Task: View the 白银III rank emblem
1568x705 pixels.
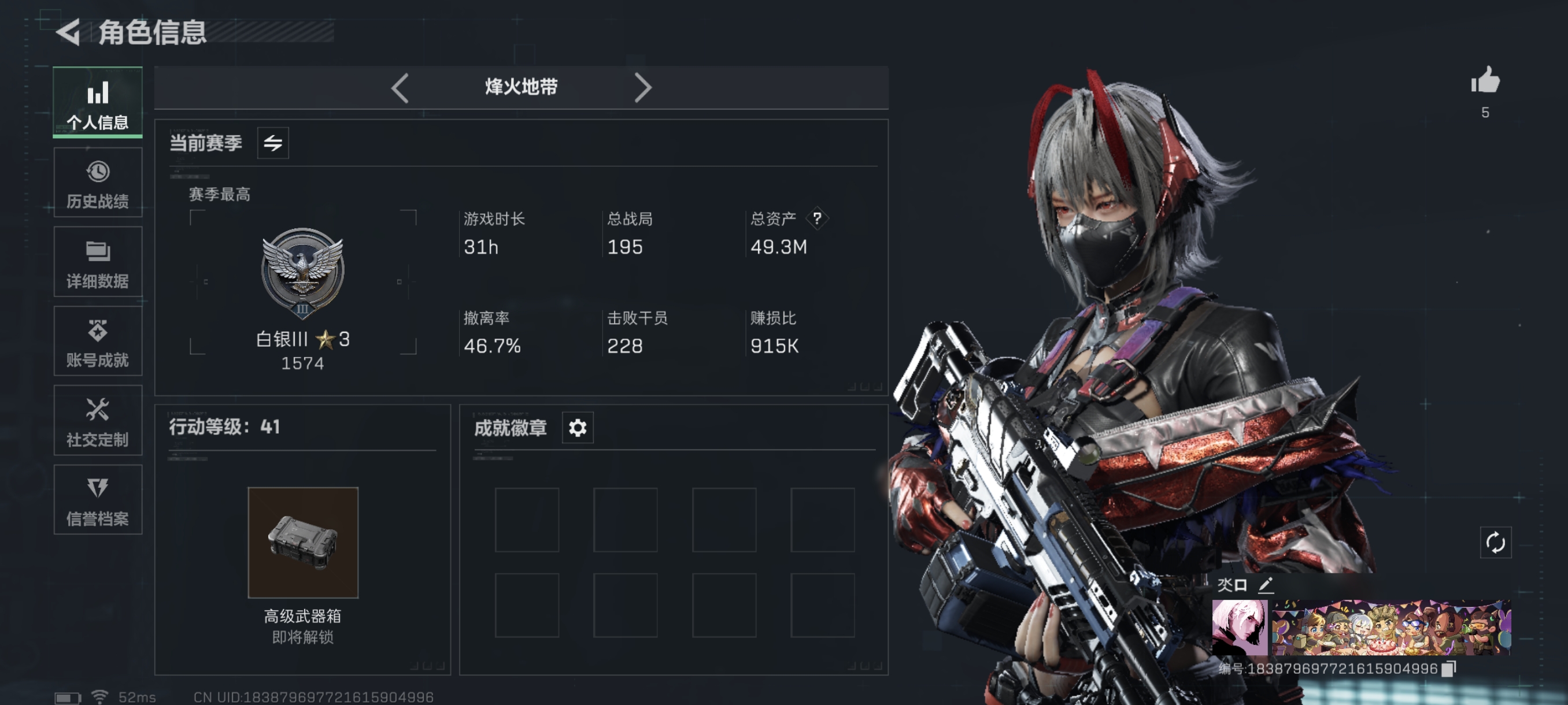Action: coord(302,273)
